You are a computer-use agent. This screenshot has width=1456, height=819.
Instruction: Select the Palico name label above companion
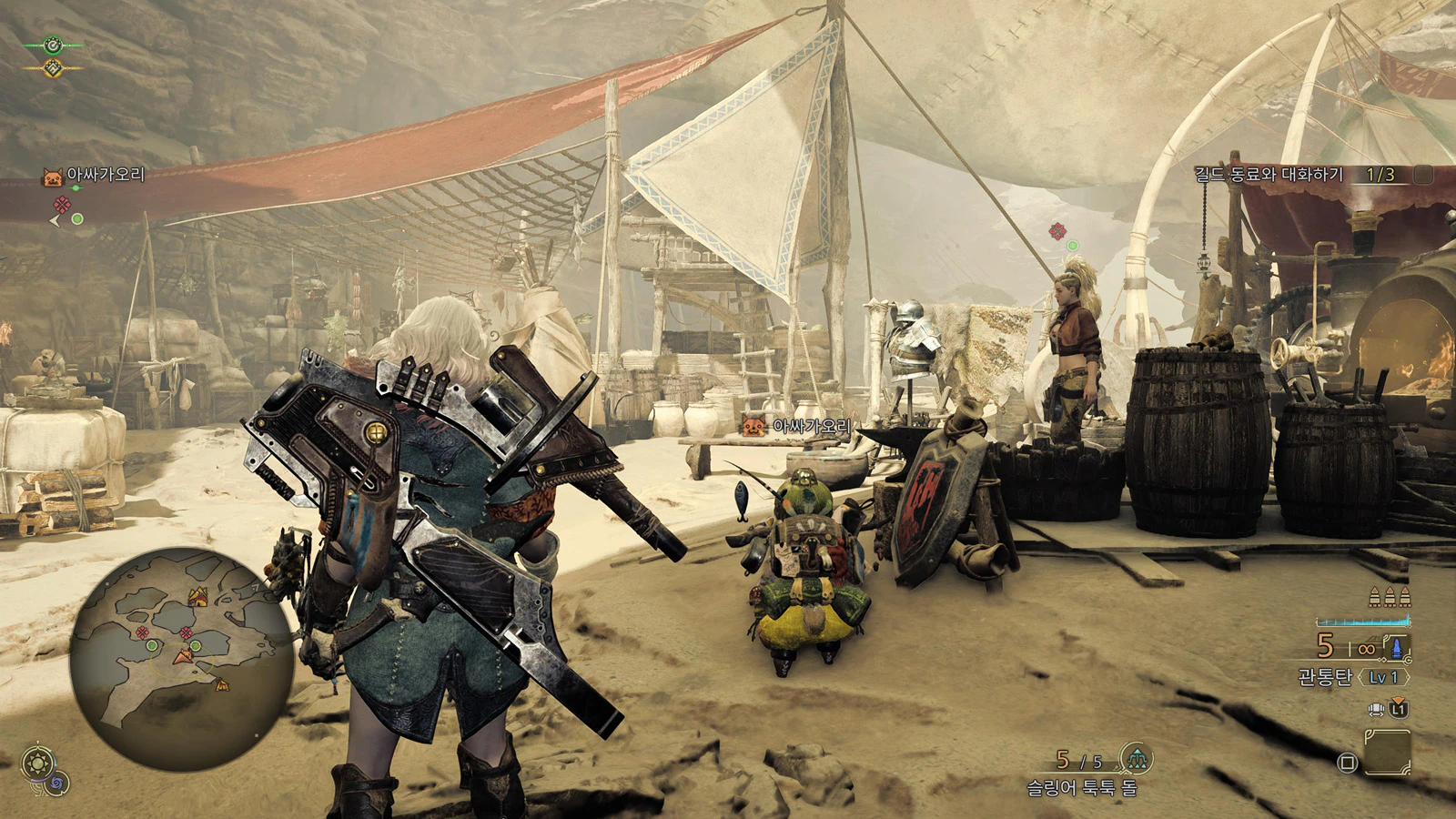[799, 426]
